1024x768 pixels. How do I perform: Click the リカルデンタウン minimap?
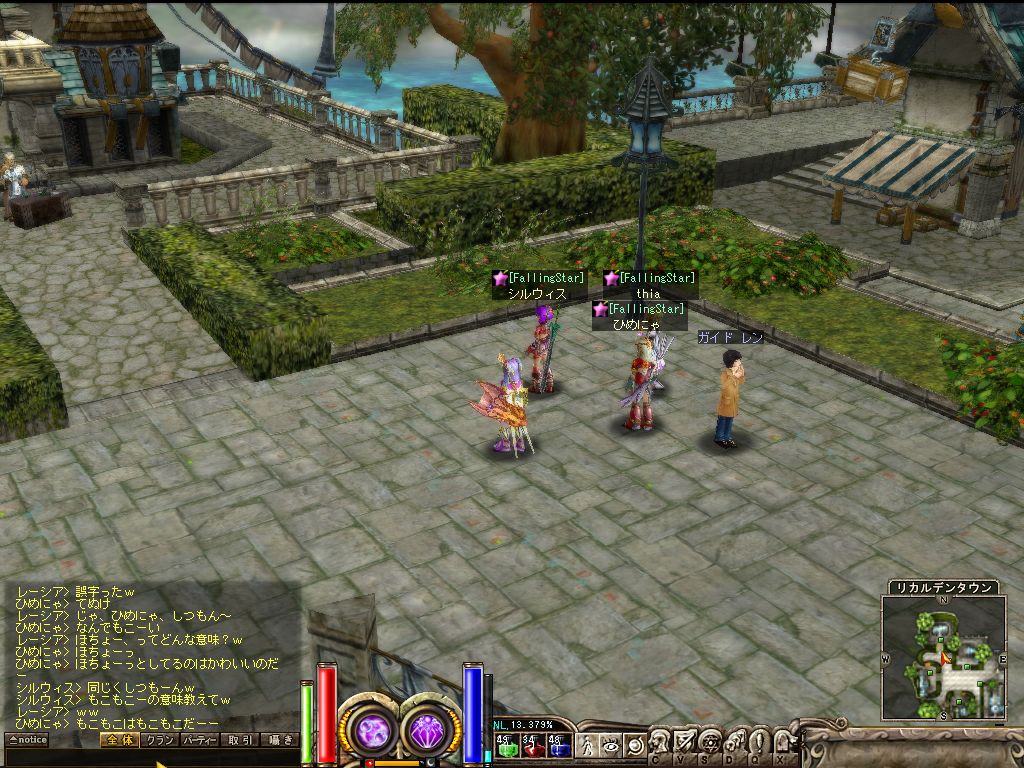tap(943, 657)
